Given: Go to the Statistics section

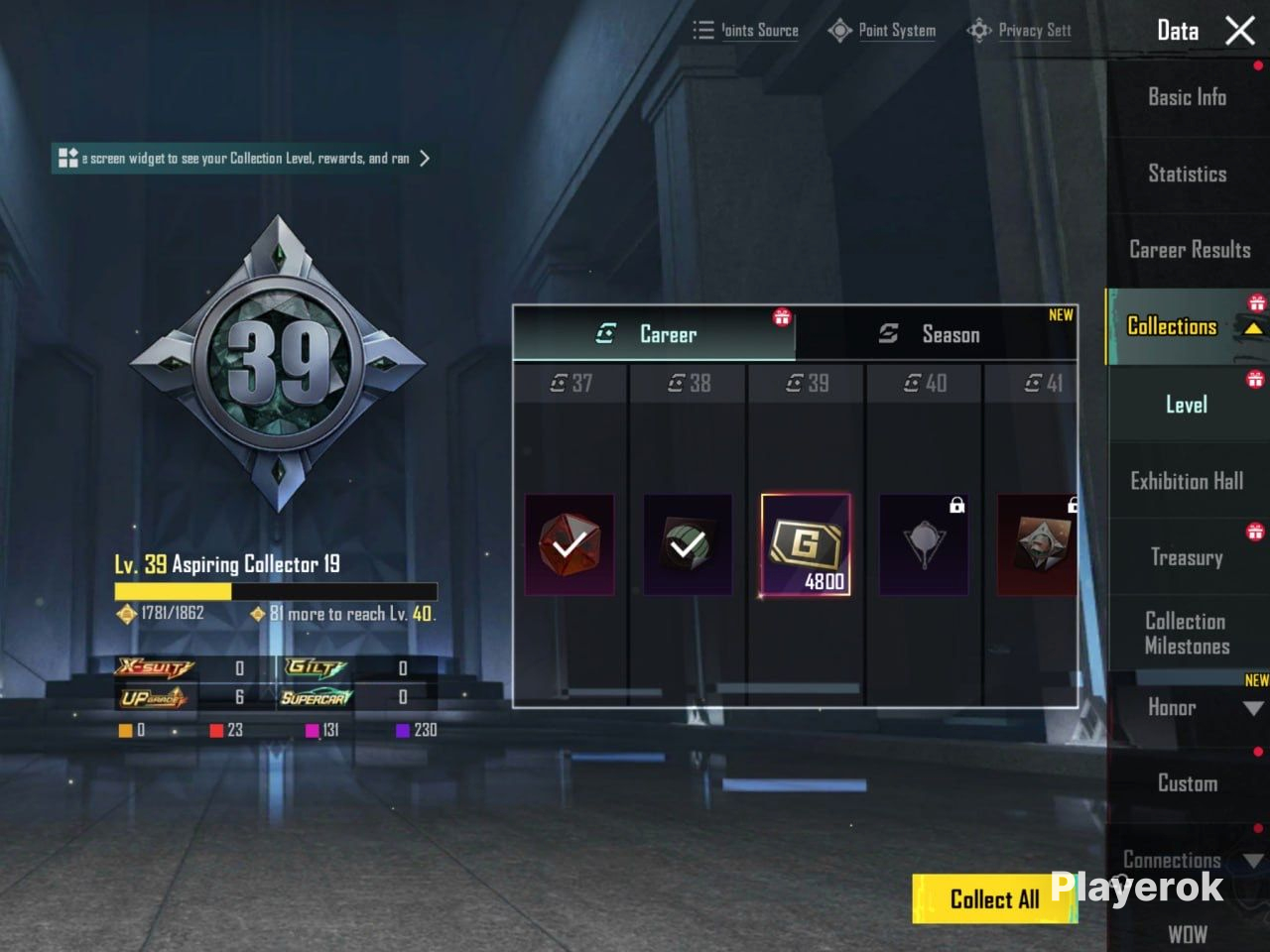Looking at the screenshot, I should [1187, 174].
